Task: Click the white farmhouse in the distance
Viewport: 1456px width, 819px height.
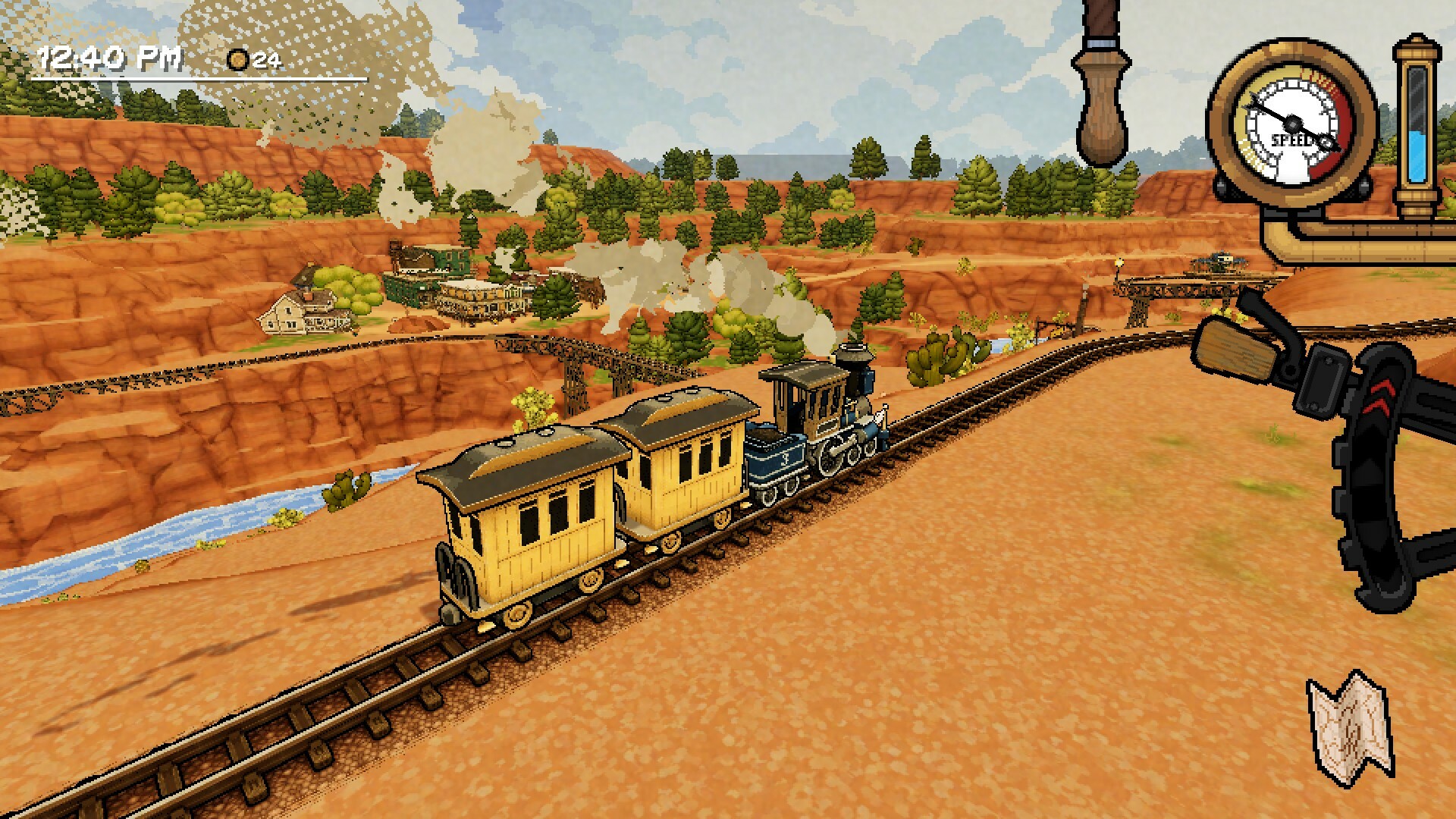Action: point(296,315)
